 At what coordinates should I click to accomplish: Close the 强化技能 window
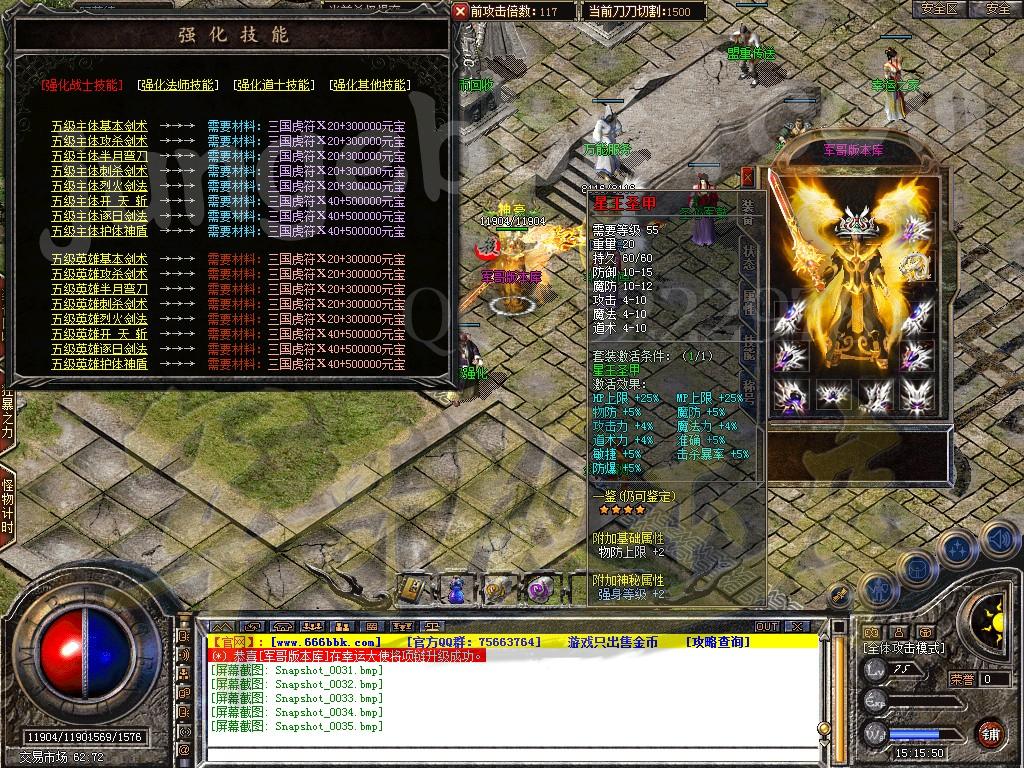[460, 11]
